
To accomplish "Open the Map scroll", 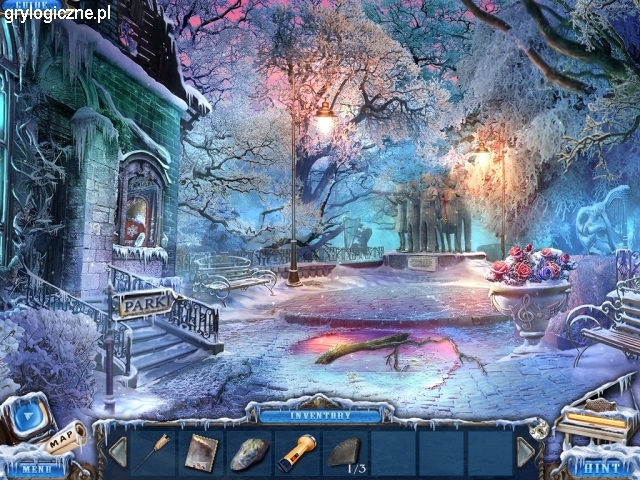I will pos(64,439).
